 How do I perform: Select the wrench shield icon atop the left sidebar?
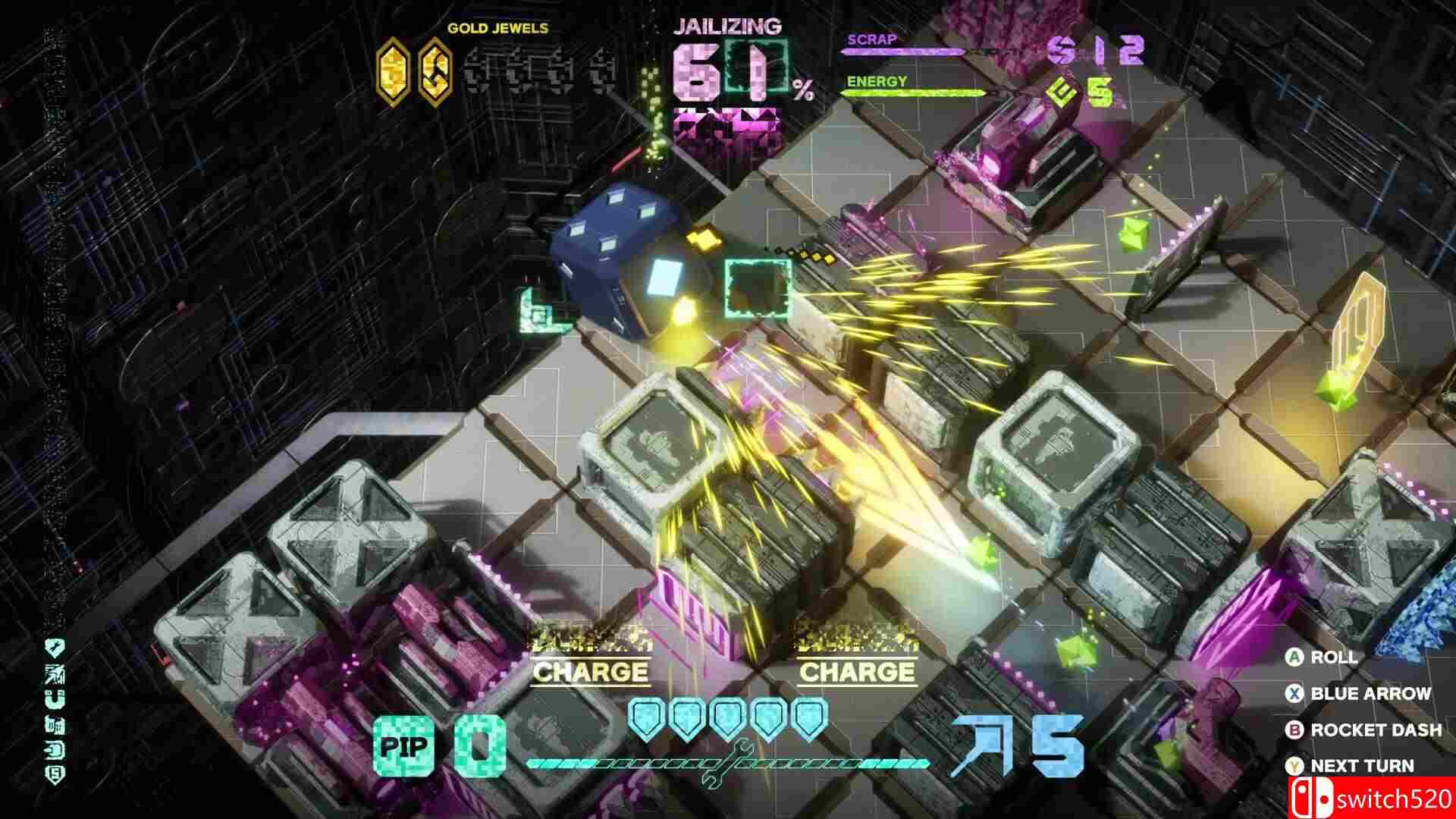tap(54, 647)
